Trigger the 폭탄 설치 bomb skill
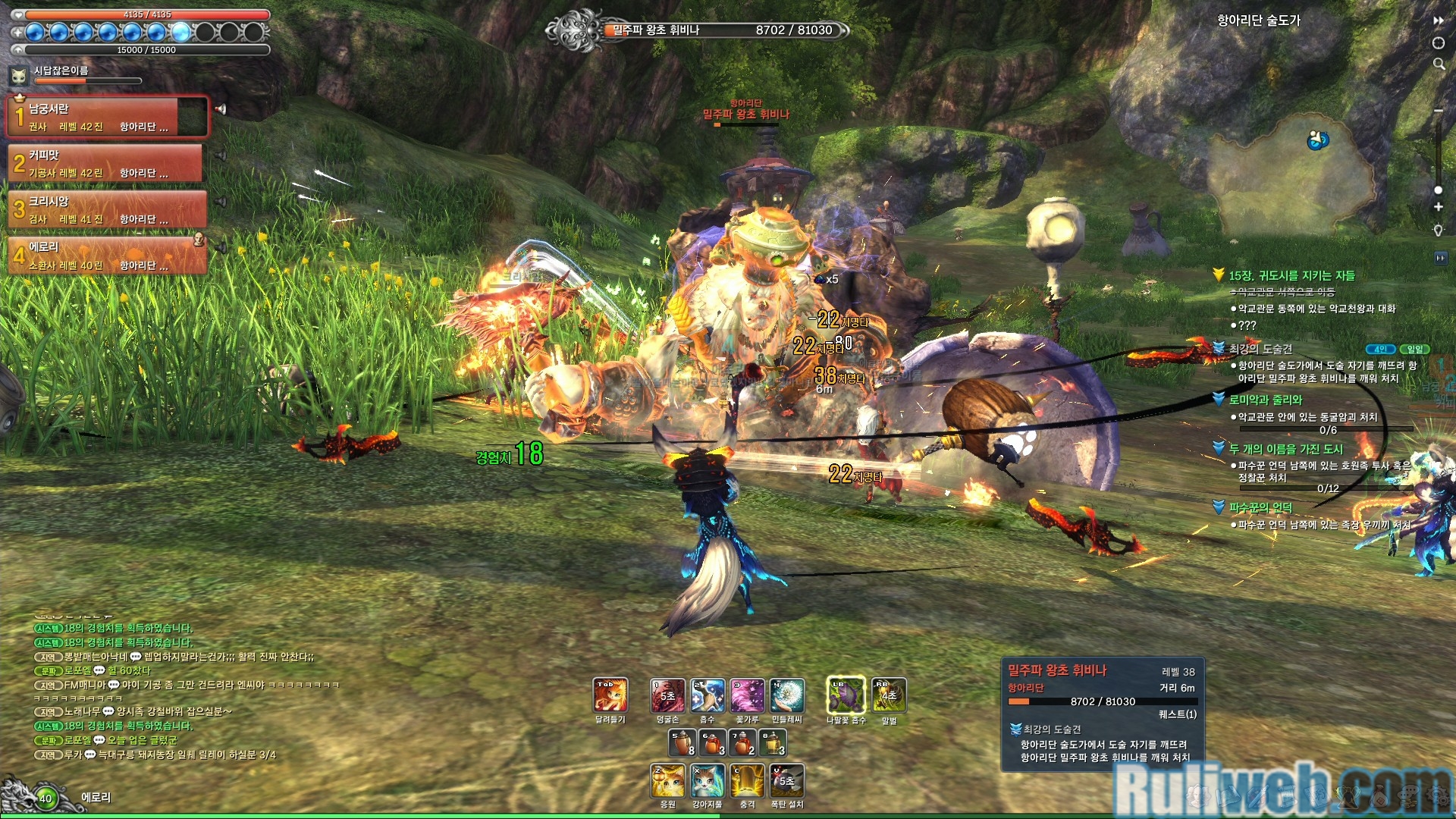 [x=787, y=781]
